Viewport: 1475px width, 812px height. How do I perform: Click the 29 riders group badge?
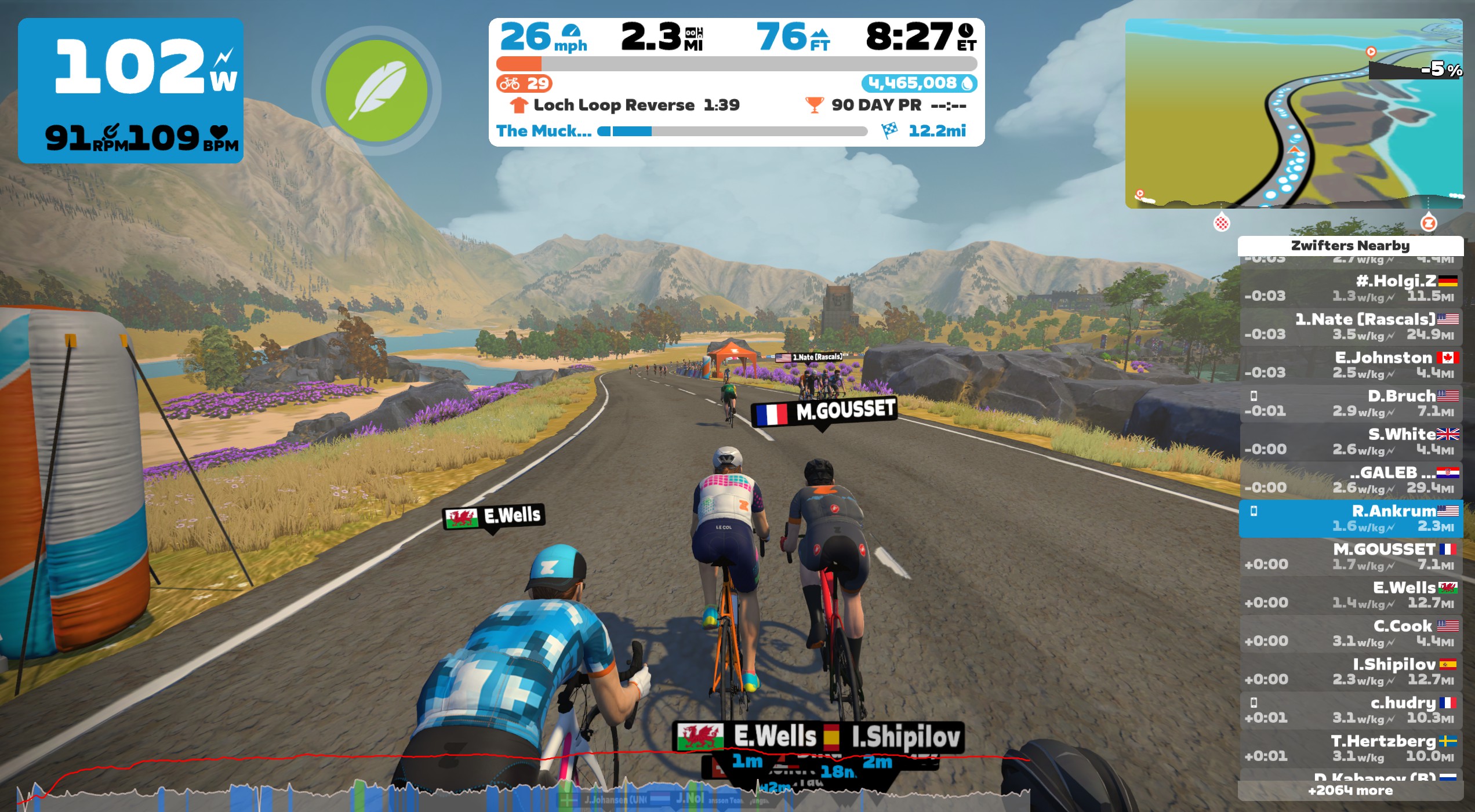click(x=524, y=83)
